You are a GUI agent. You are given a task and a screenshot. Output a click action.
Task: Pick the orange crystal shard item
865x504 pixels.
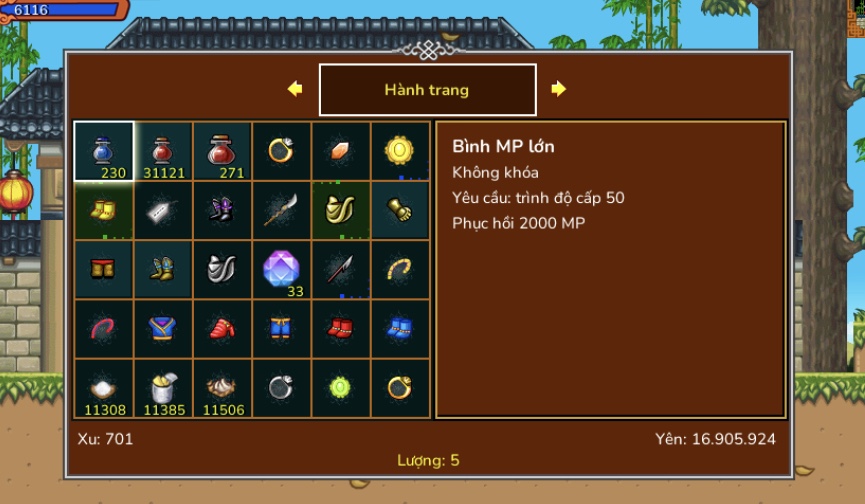[340, 151]
